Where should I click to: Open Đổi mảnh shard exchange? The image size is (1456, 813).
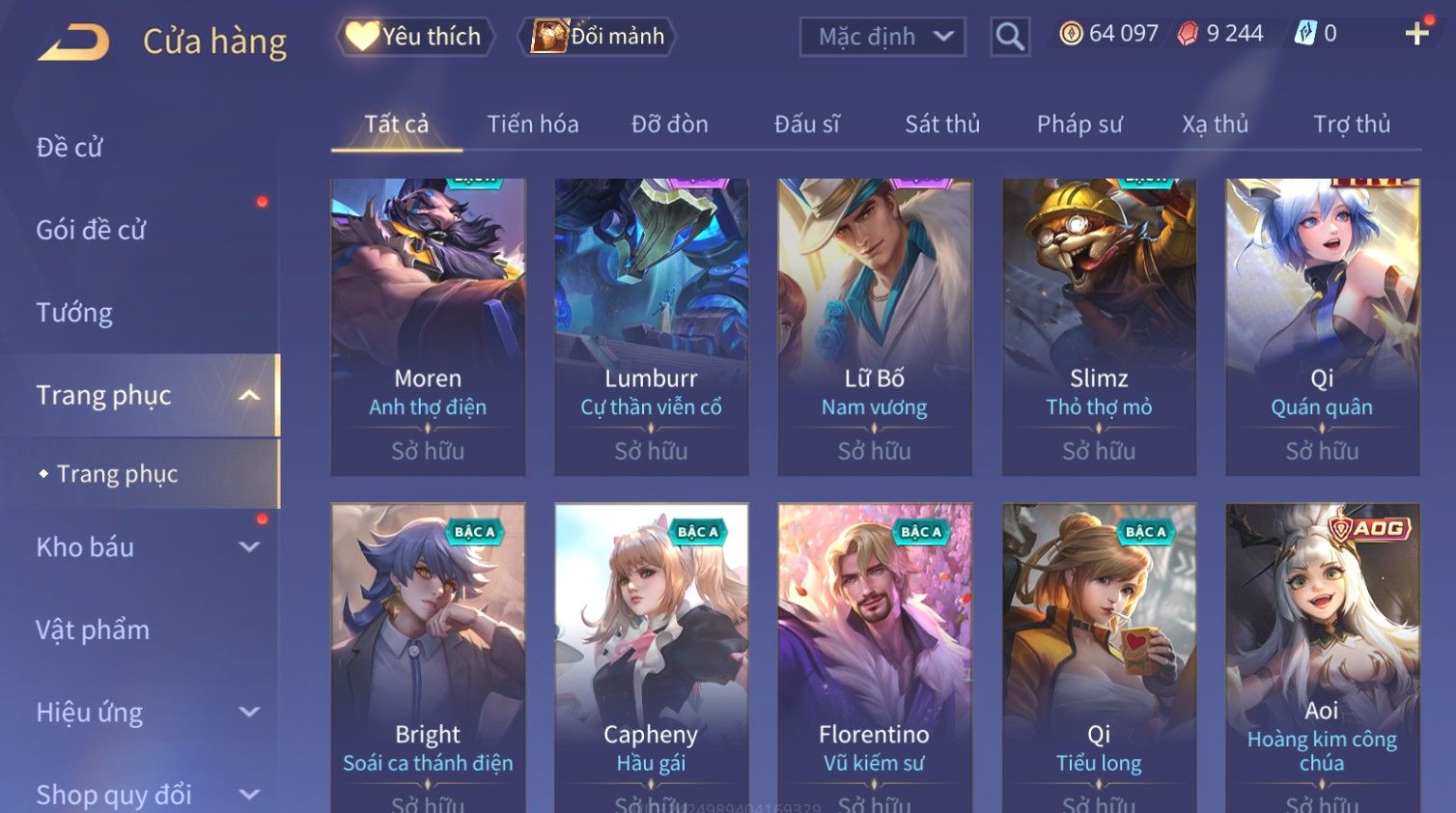599,37
